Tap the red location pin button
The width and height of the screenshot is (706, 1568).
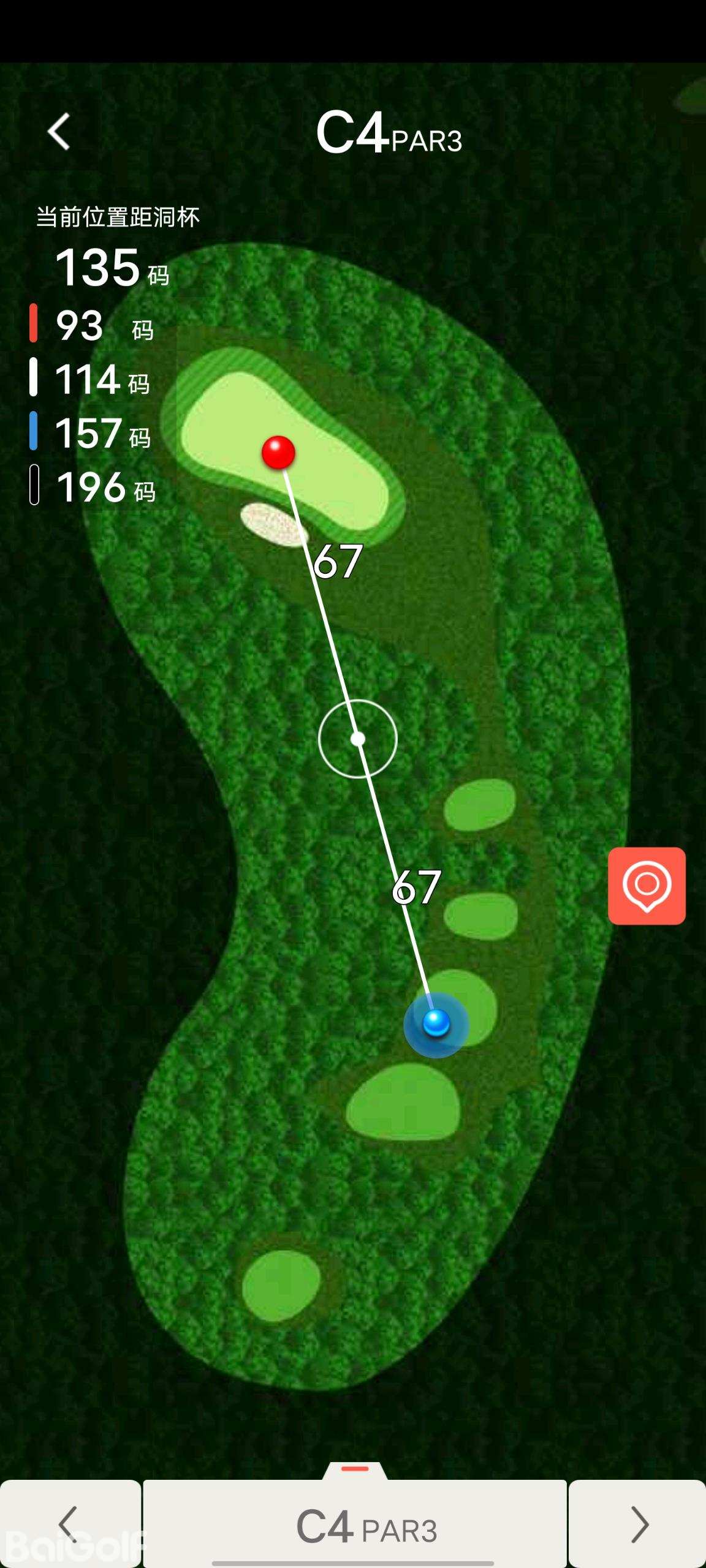pos(647,886)
